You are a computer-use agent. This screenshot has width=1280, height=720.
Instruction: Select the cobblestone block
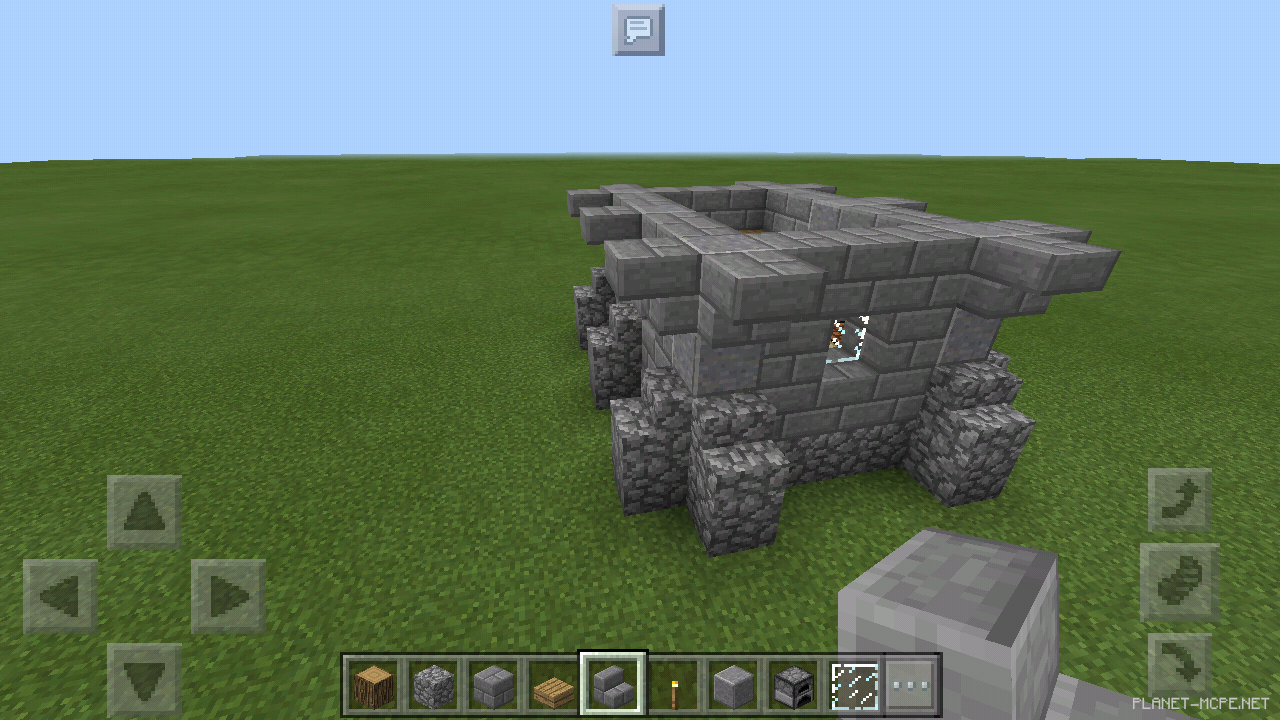tap(432, 681)
